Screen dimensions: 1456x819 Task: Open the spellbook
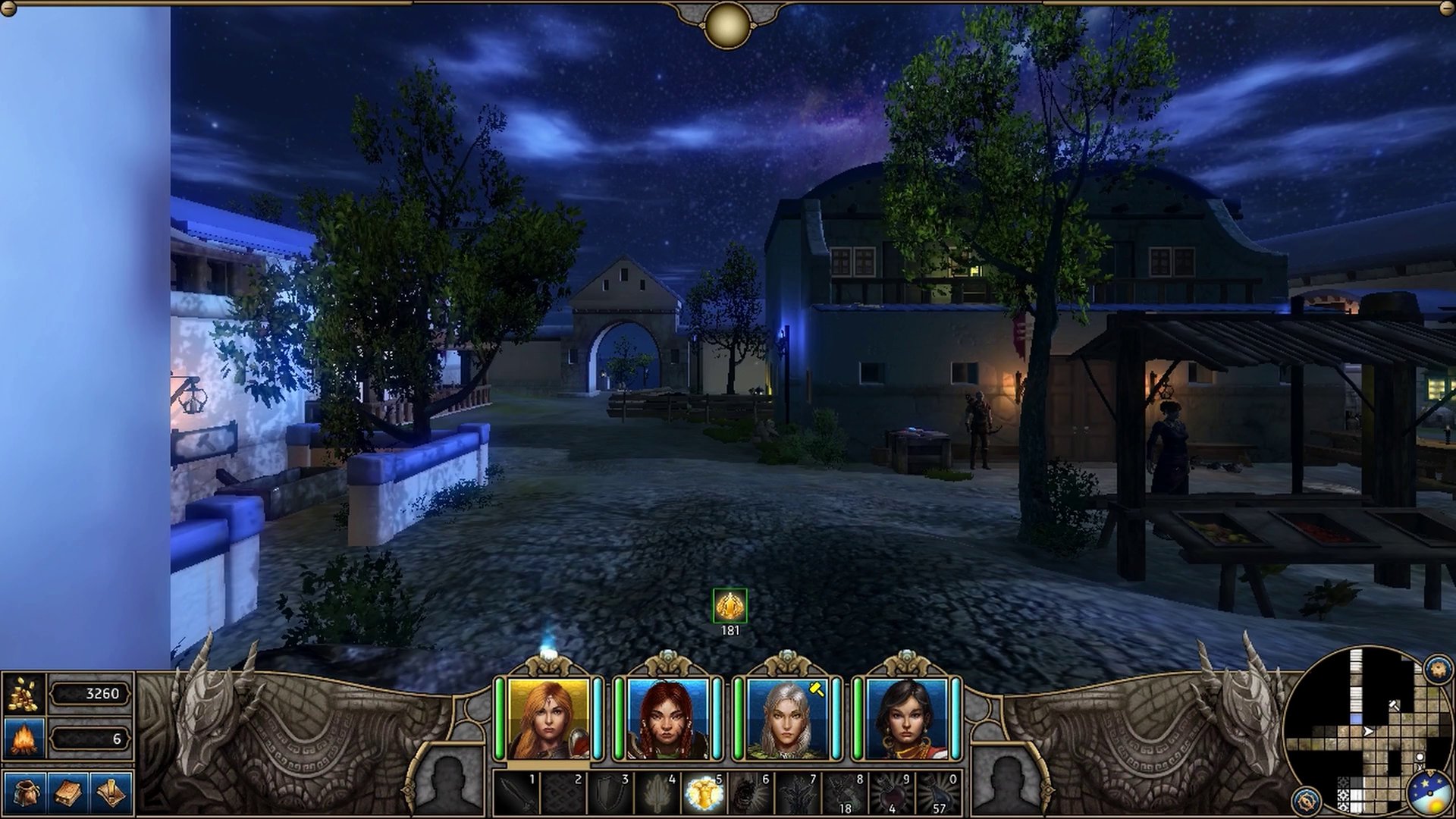pos(68,793)
